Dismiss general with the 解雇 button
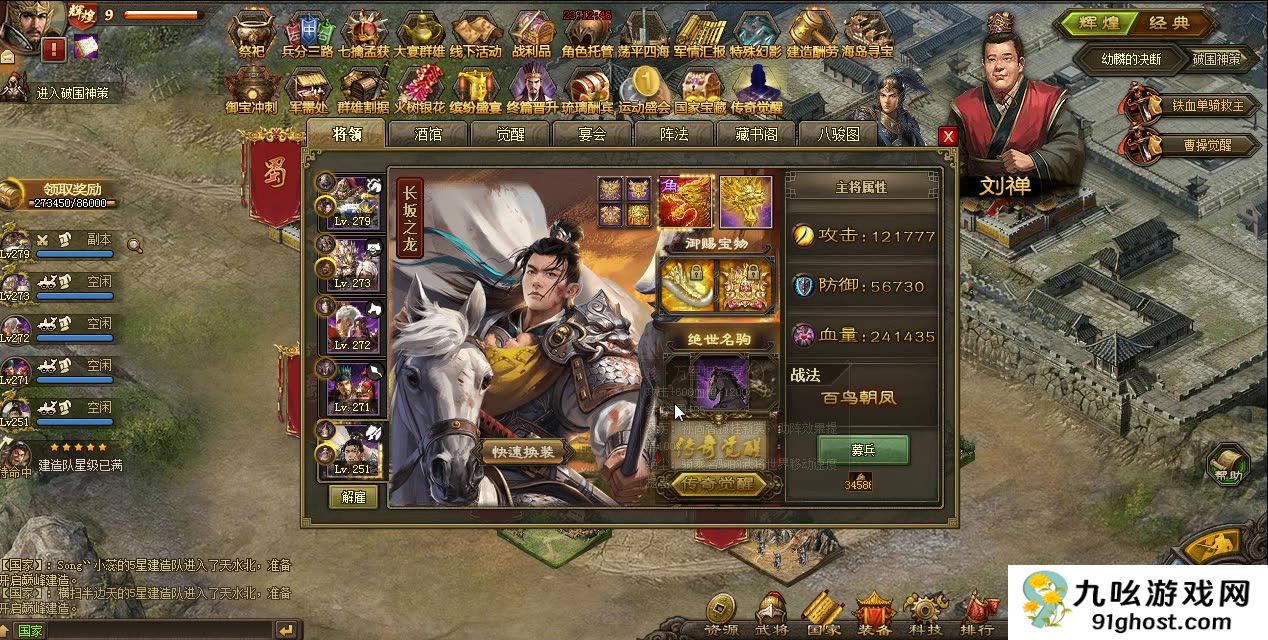 [x=353, y=497]
